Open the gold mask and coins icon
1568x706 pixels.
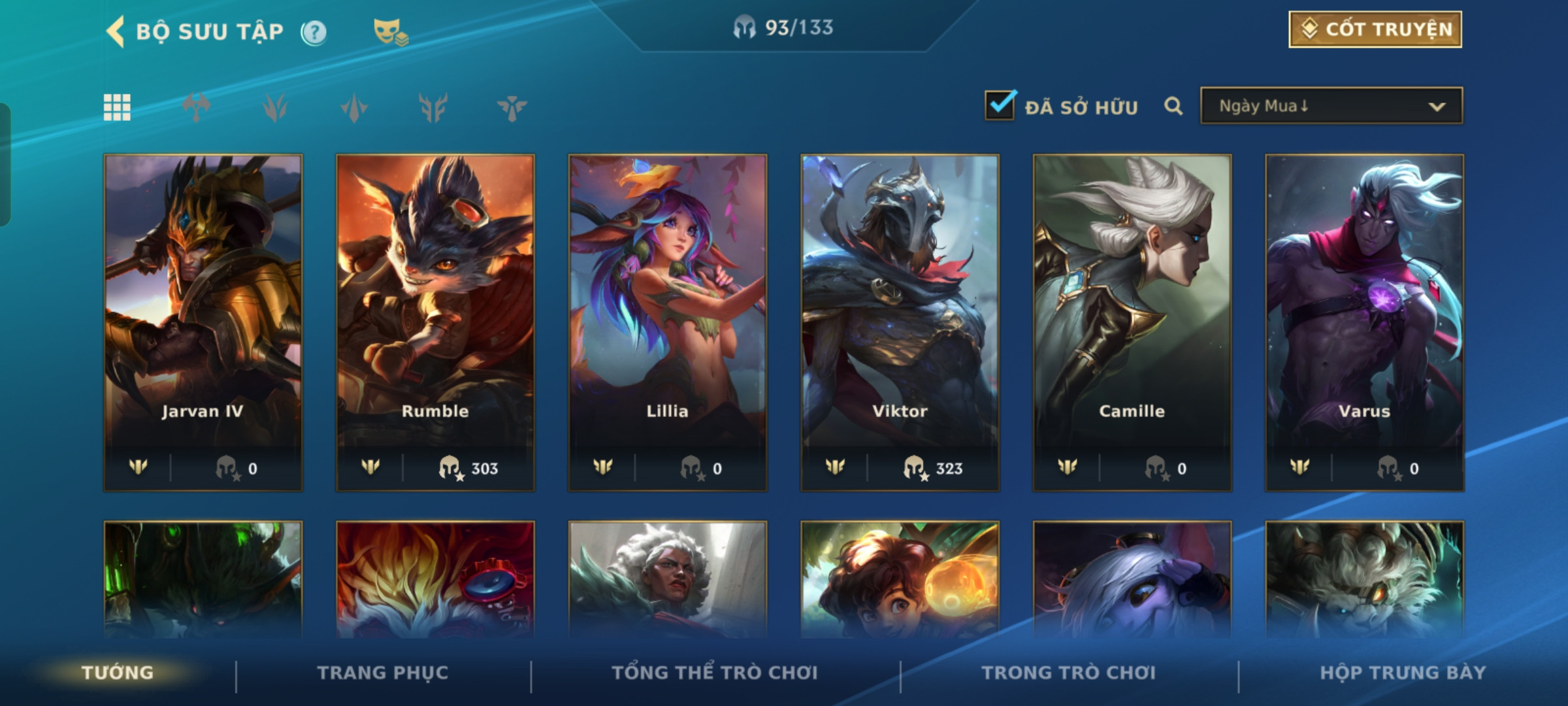click(x=390, y=31)
